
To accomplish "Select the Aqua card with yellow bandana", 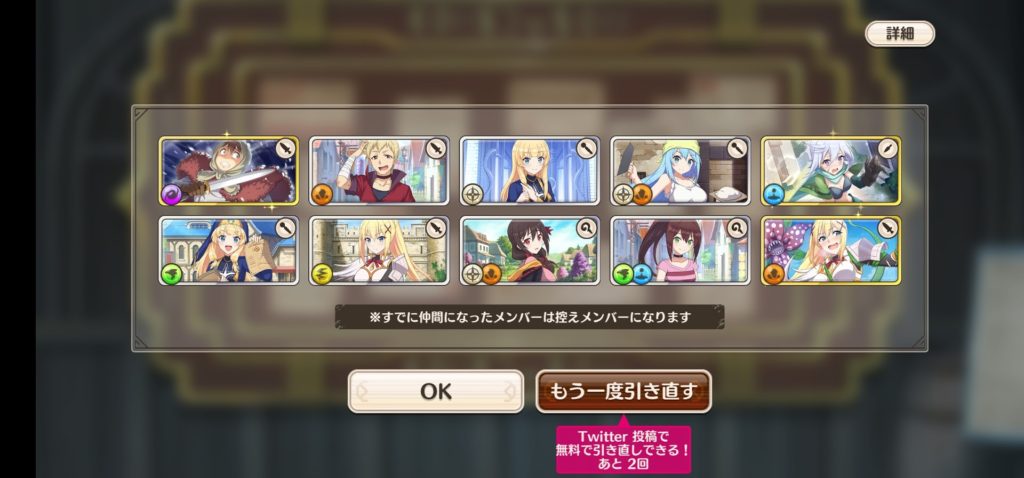I will point(680,170).
